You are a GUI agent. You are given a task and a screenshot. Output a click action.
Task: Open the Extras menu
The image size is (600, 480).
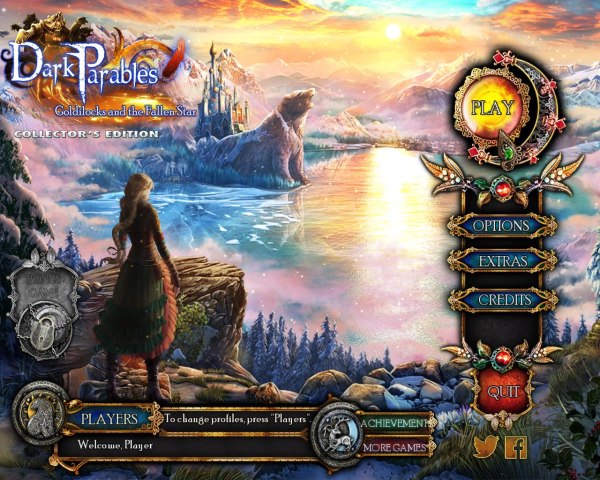pyautogui.click(x=501, y=261)
